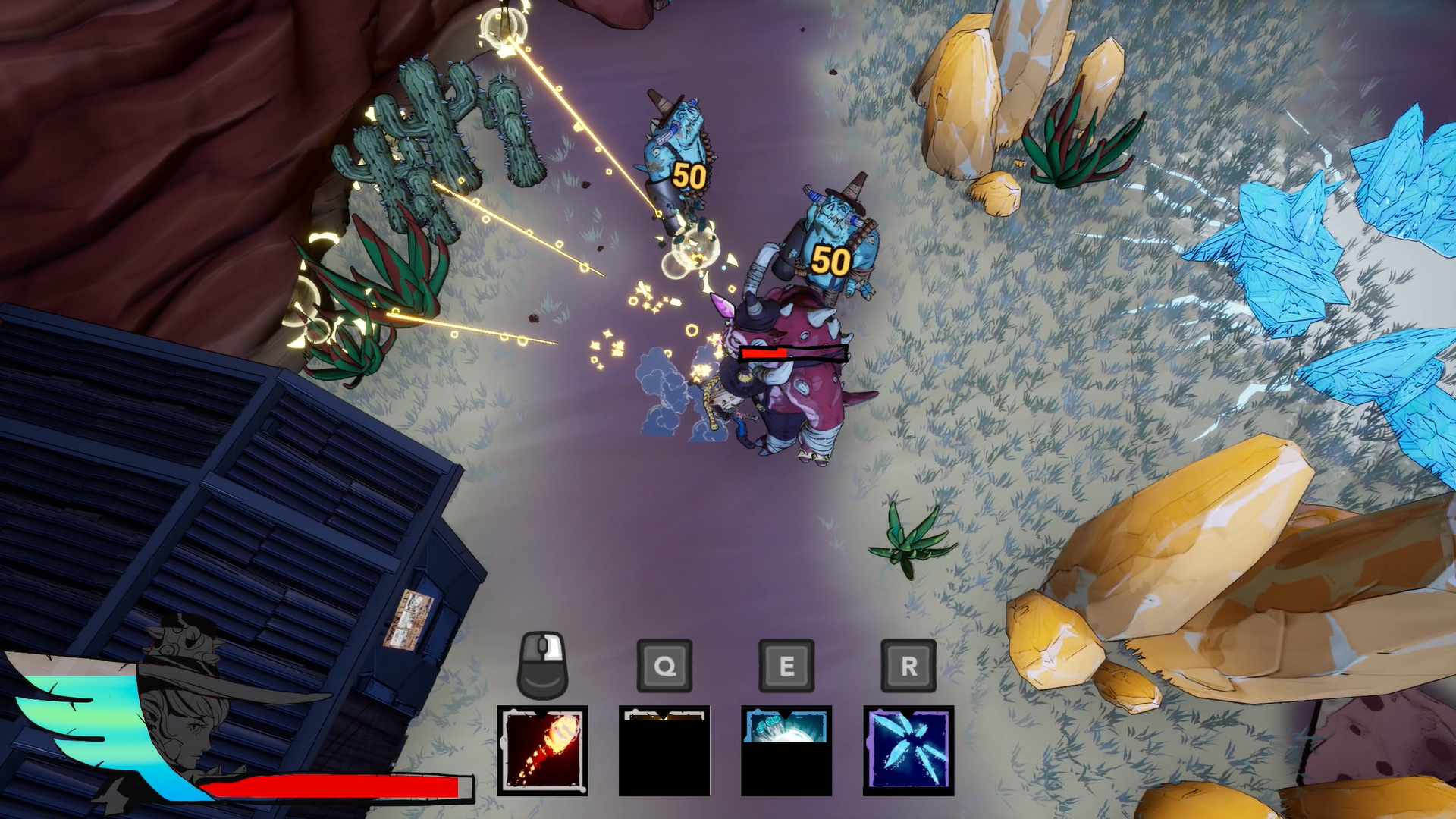Activate the flaming fireball attack ability
Screen dimensions: 1456x819
pyautogui.click(x=542, y=750)
